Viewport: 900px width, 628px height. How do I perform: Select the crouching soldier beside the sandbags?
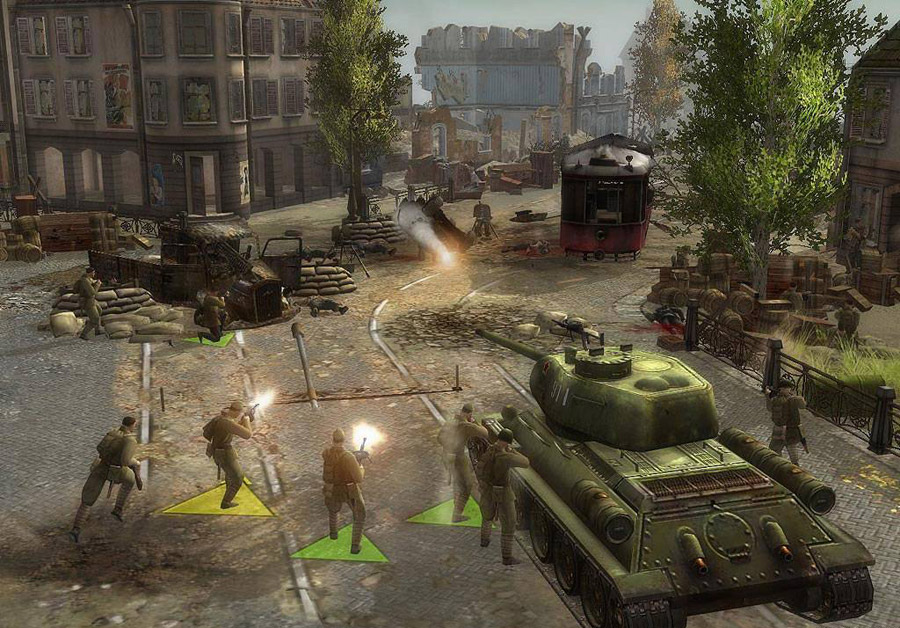tap(211, 315)
